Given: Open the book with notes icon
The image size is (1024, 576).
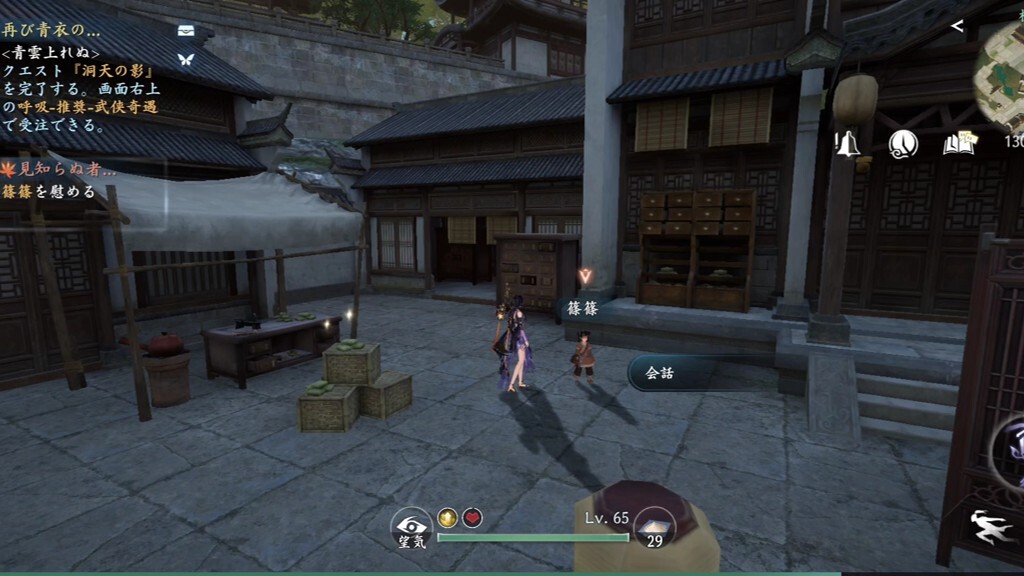Looking at the screenshot, I should point(958,144).
